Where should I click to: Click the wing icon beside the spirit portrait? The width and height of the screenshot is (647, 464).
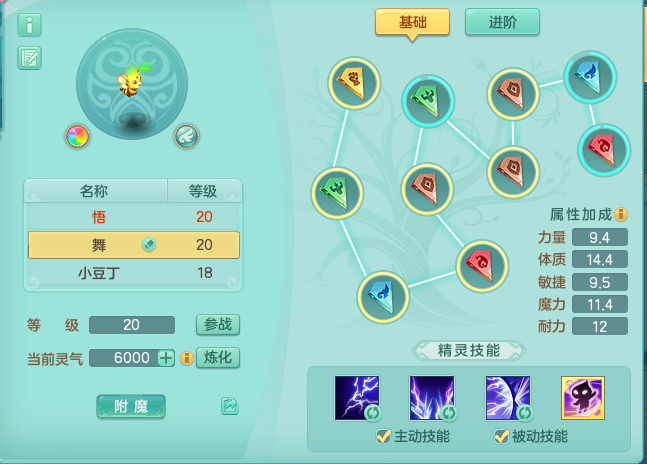[186, 136]
